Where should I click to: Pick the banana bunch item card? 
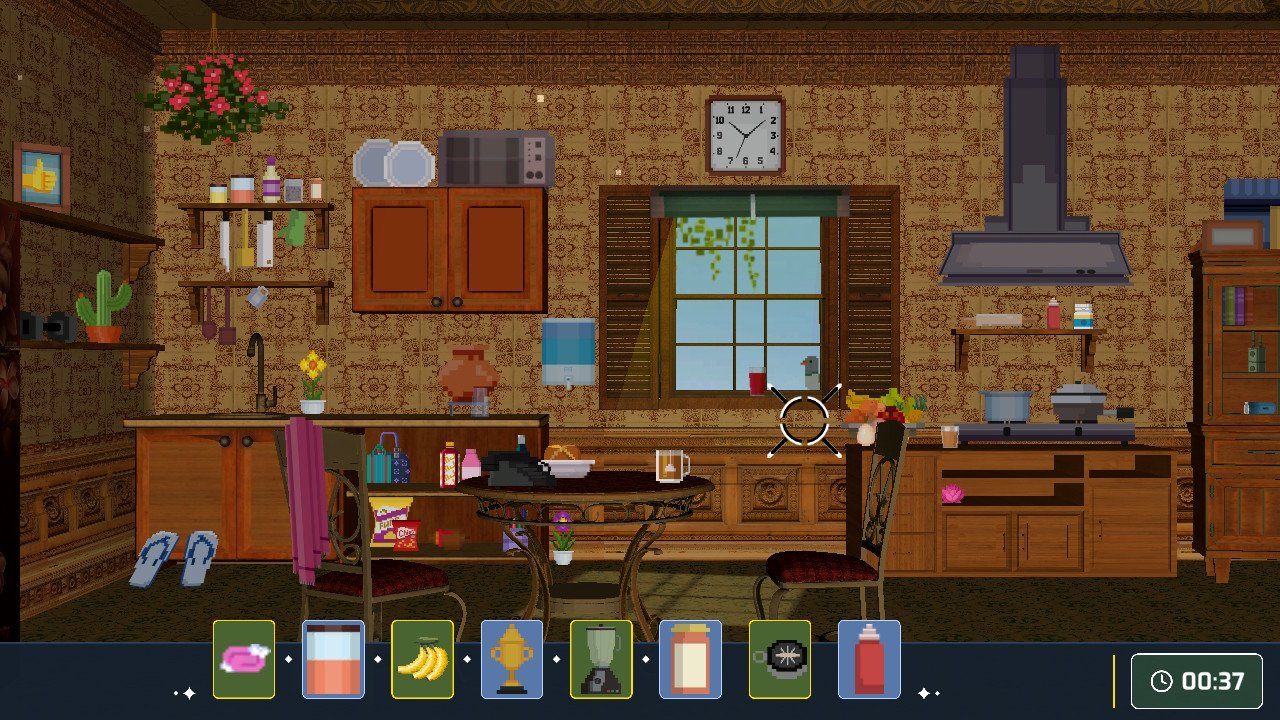422,659
